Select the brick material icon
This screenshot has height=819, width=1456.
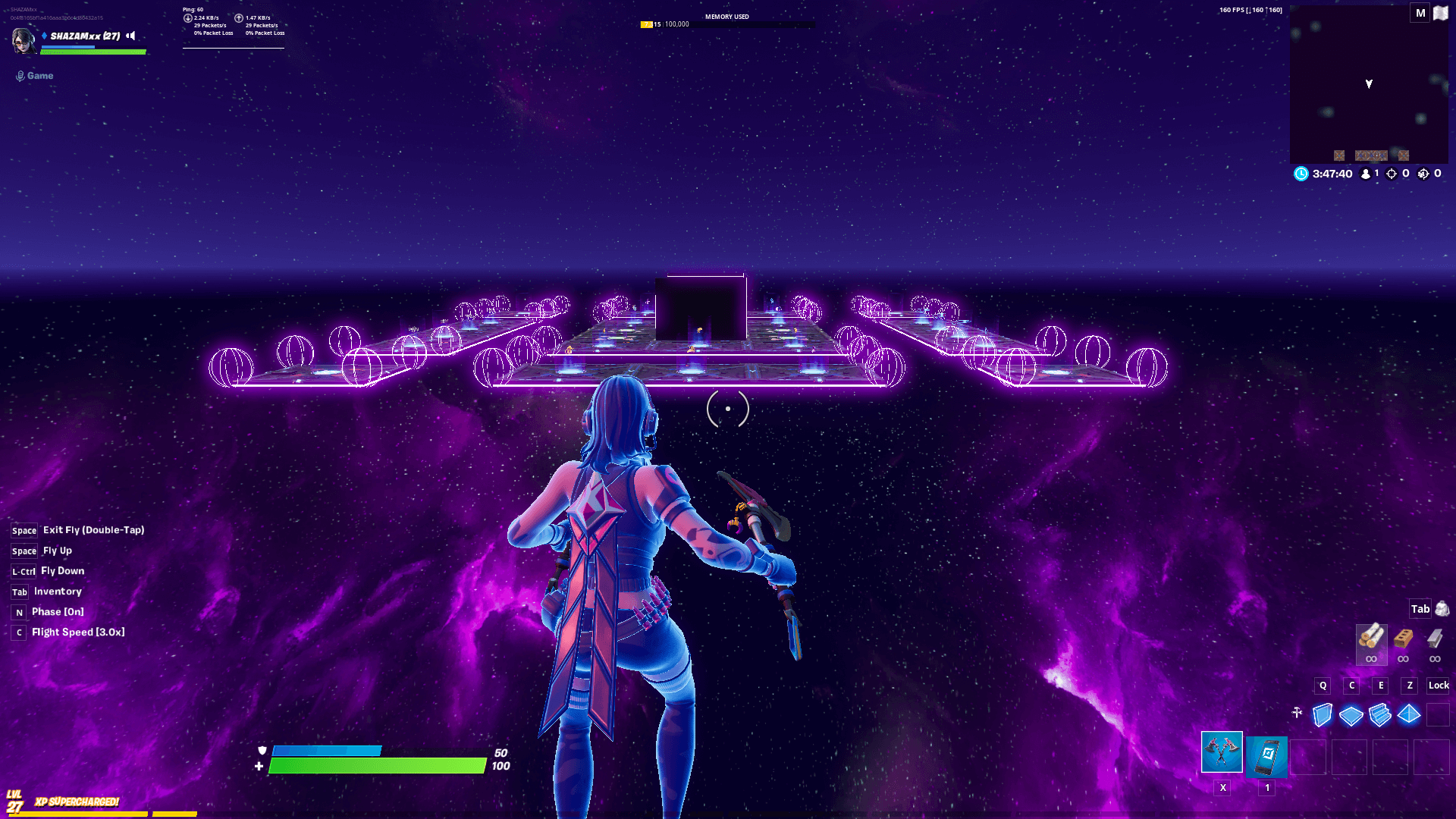1403,641
